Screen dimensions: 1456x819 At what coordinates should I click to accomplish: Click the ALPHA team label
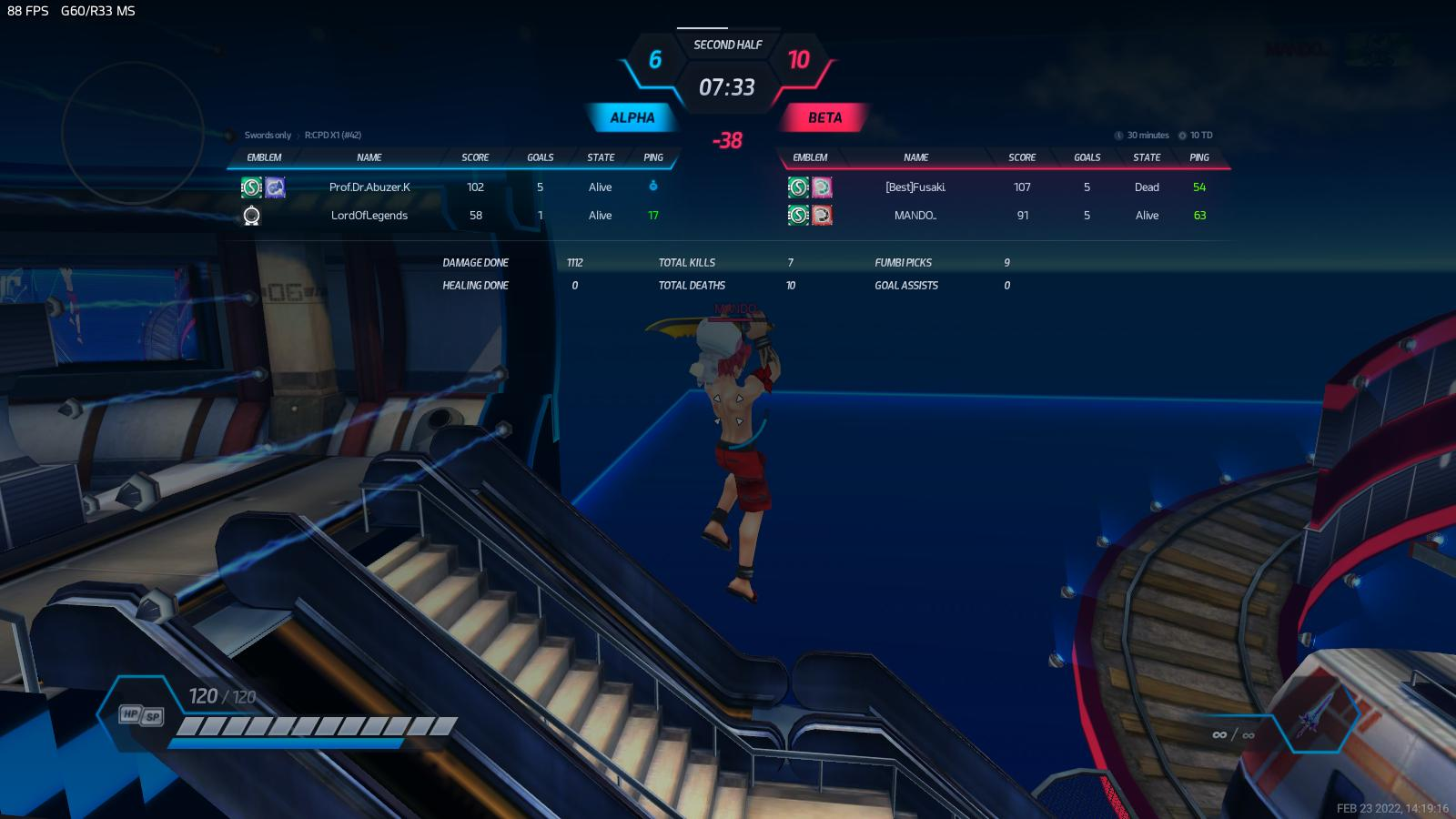[632, 117]
